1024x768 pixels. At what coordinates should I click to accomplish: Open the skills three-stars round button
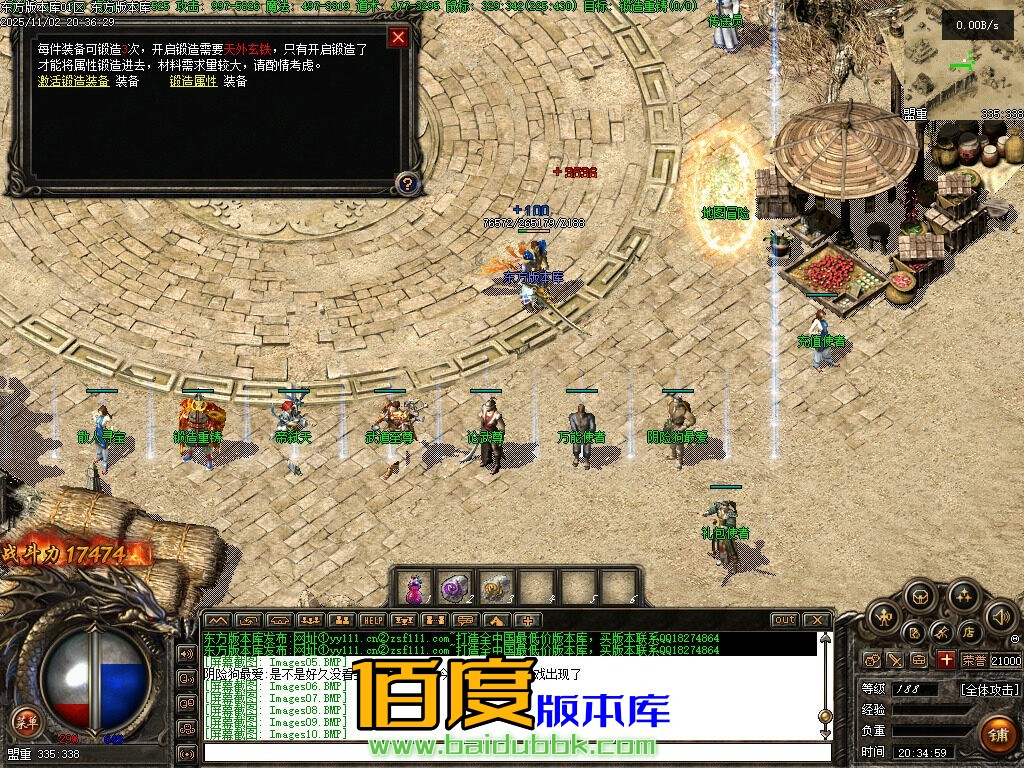pos(963,596)
